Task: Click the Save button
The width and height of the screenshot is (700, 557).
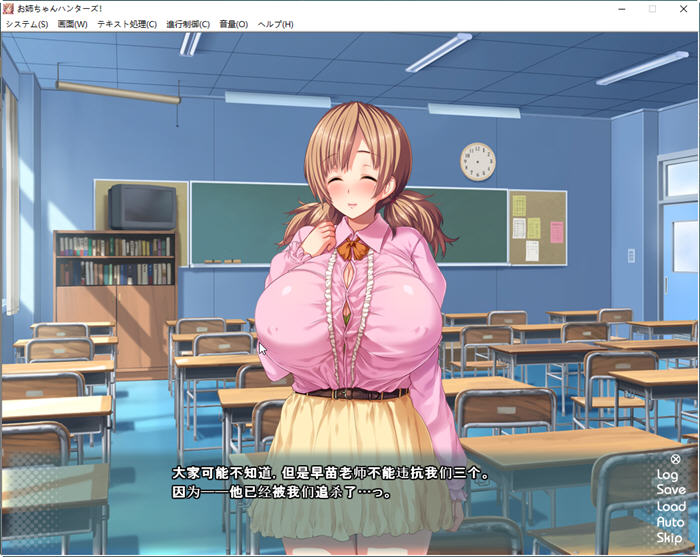Action: (x=670, y=490)
